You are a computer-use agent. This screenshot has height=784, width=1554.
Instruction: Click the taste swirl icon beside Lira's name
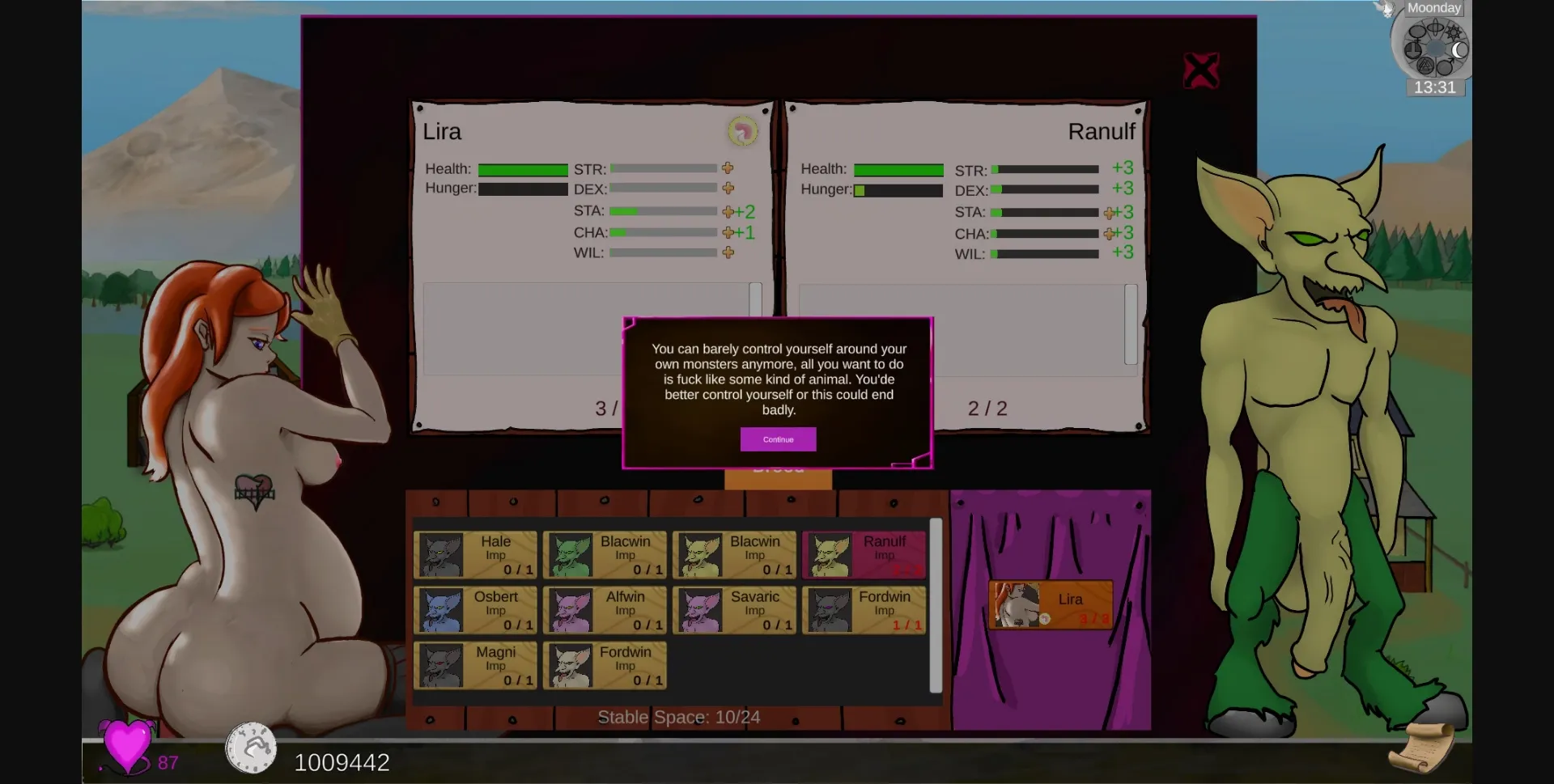[742, 132]
